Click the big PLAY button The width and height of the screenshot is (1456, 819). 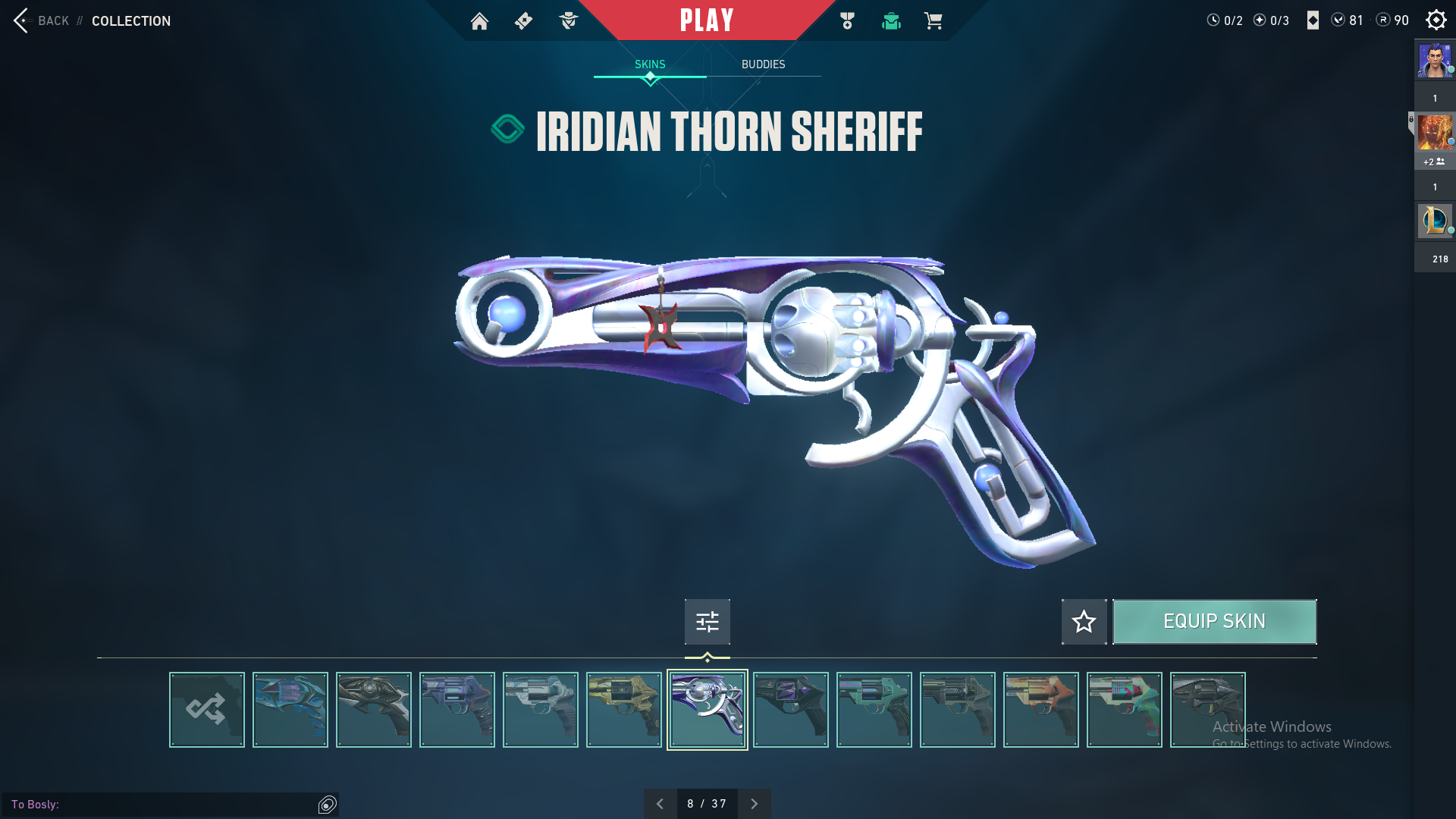[706, 20]
